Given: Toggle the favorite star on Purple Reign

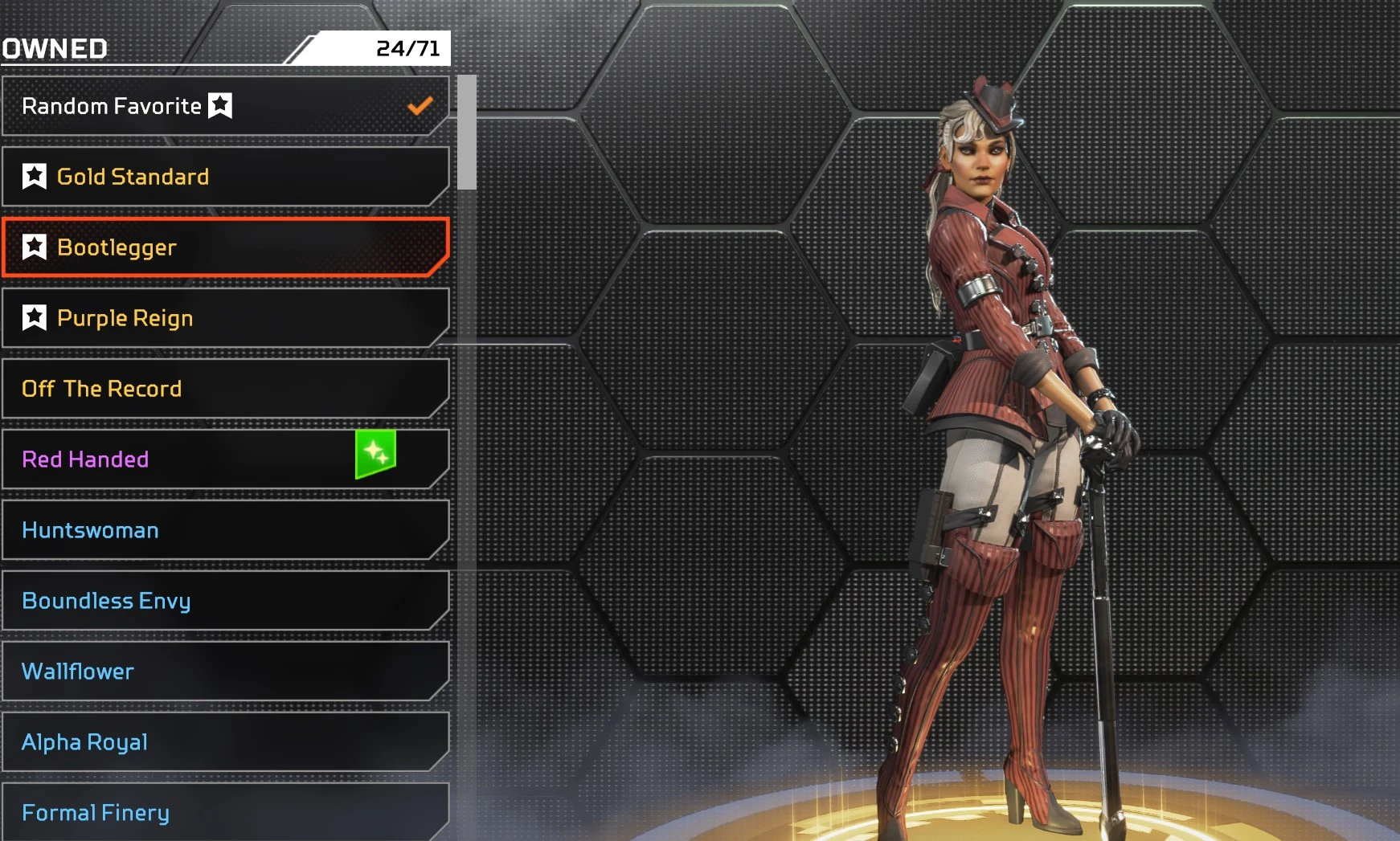Looking at the screenshot, I should click(35, 317).
